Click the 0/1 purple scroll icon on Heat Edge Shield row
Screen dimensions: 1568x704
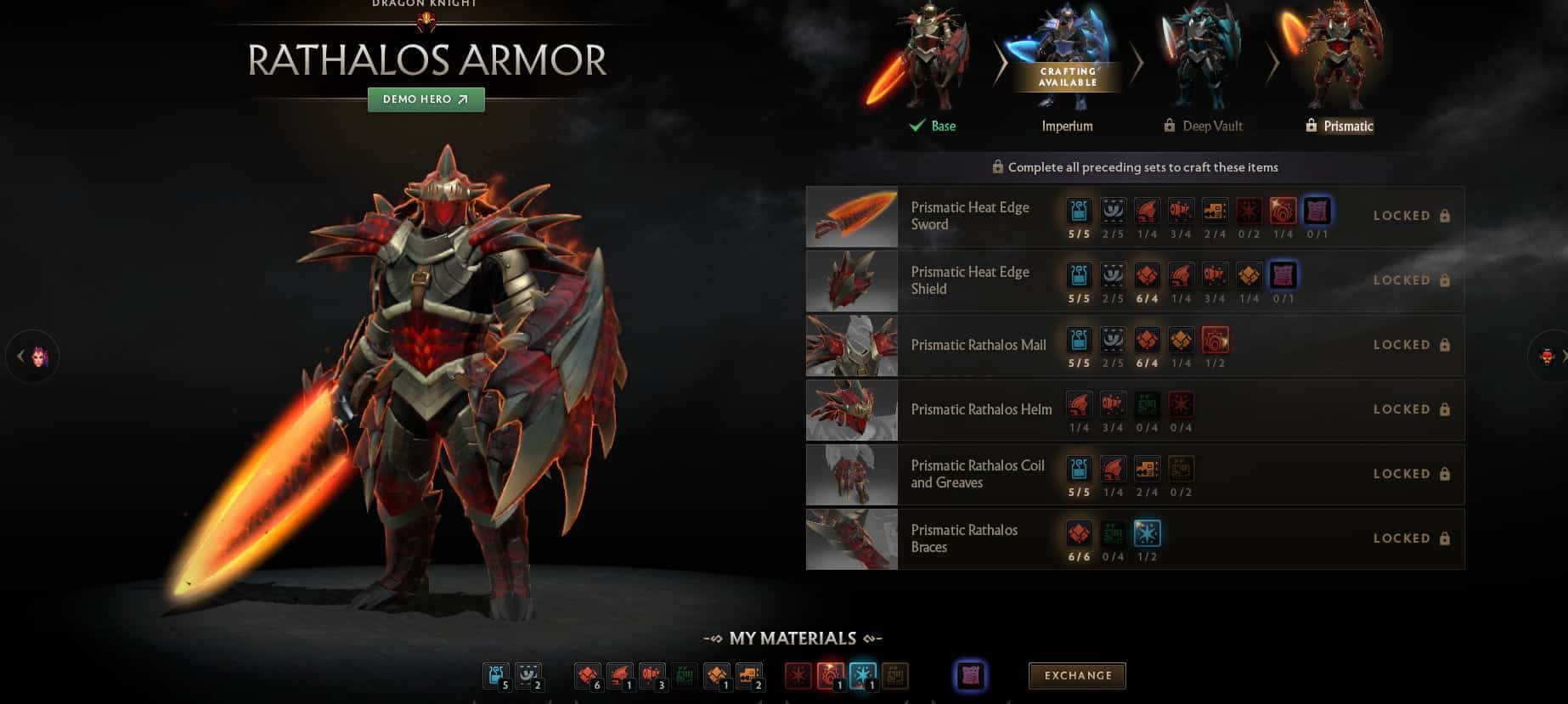tap(1283, 274)
